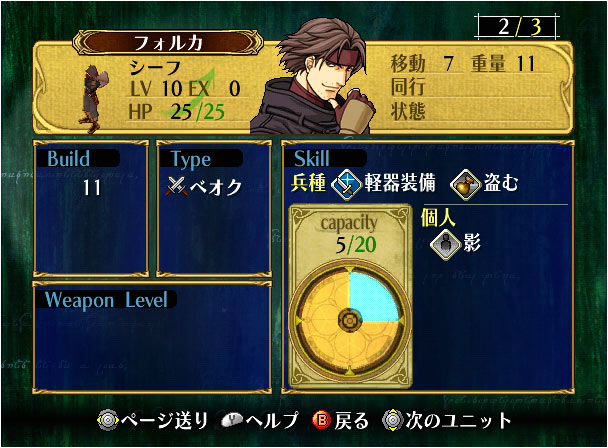Choose the 影 (Shade) personal skill
Viewport: 608px width, 448px height.
pyautogui.click(x=443, y=243)
